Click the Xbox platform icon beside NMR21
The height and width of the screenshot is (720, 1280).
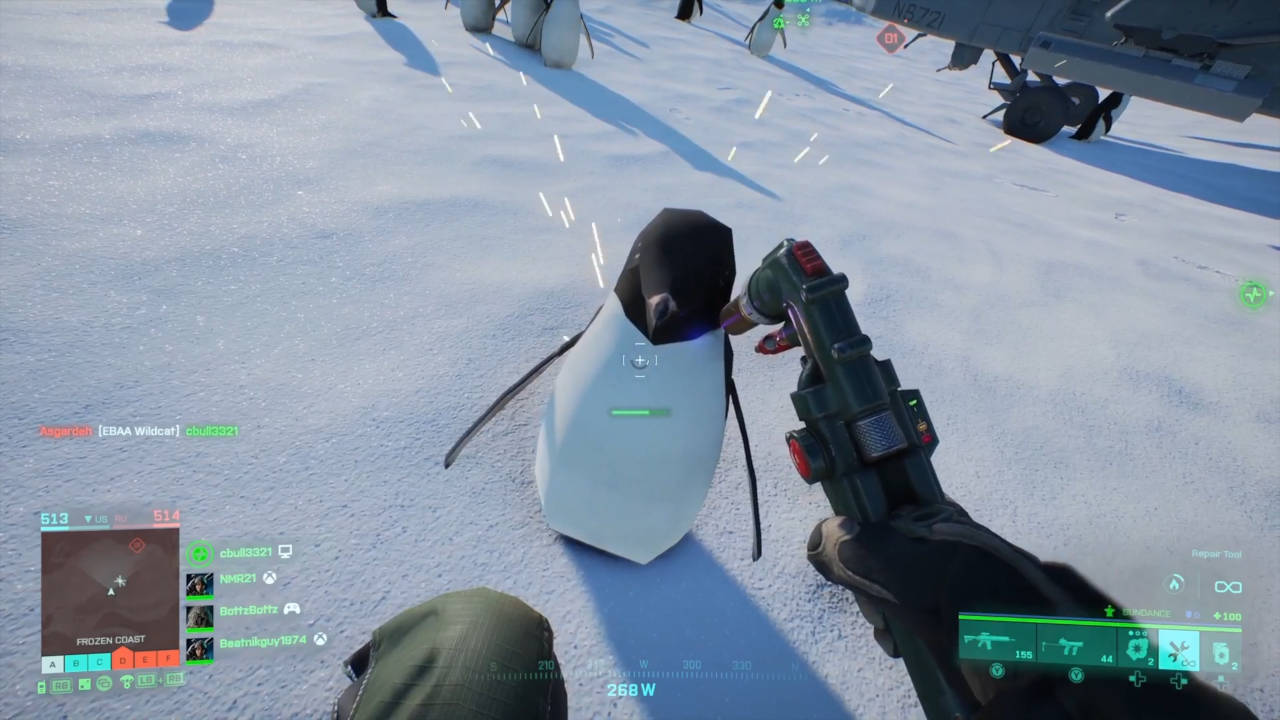point(270,578)
